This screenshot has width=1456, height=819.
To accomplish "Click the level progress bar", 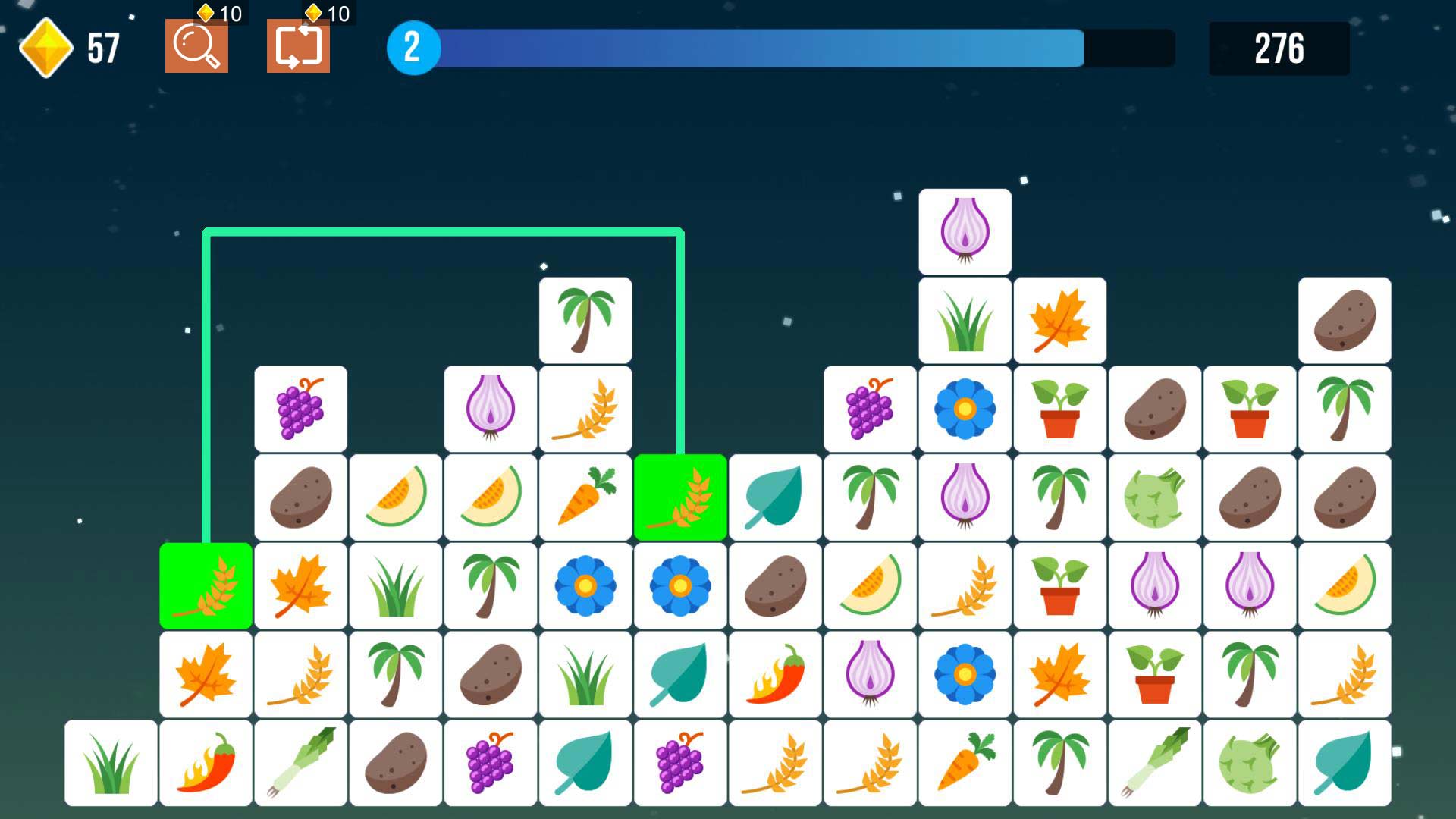I will pyautogui.click(x=758, y=47).
